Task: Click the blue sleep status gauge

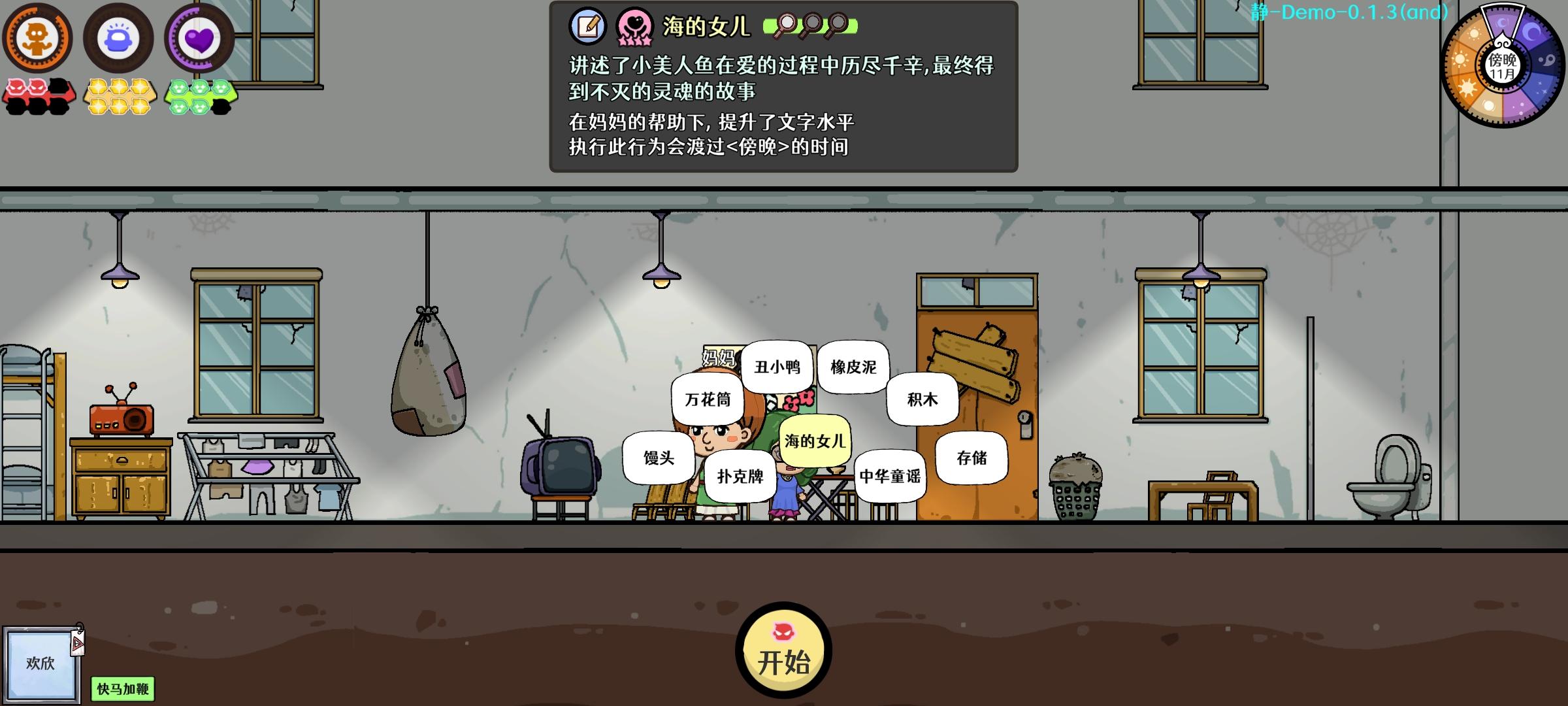Action: (118, 37)
